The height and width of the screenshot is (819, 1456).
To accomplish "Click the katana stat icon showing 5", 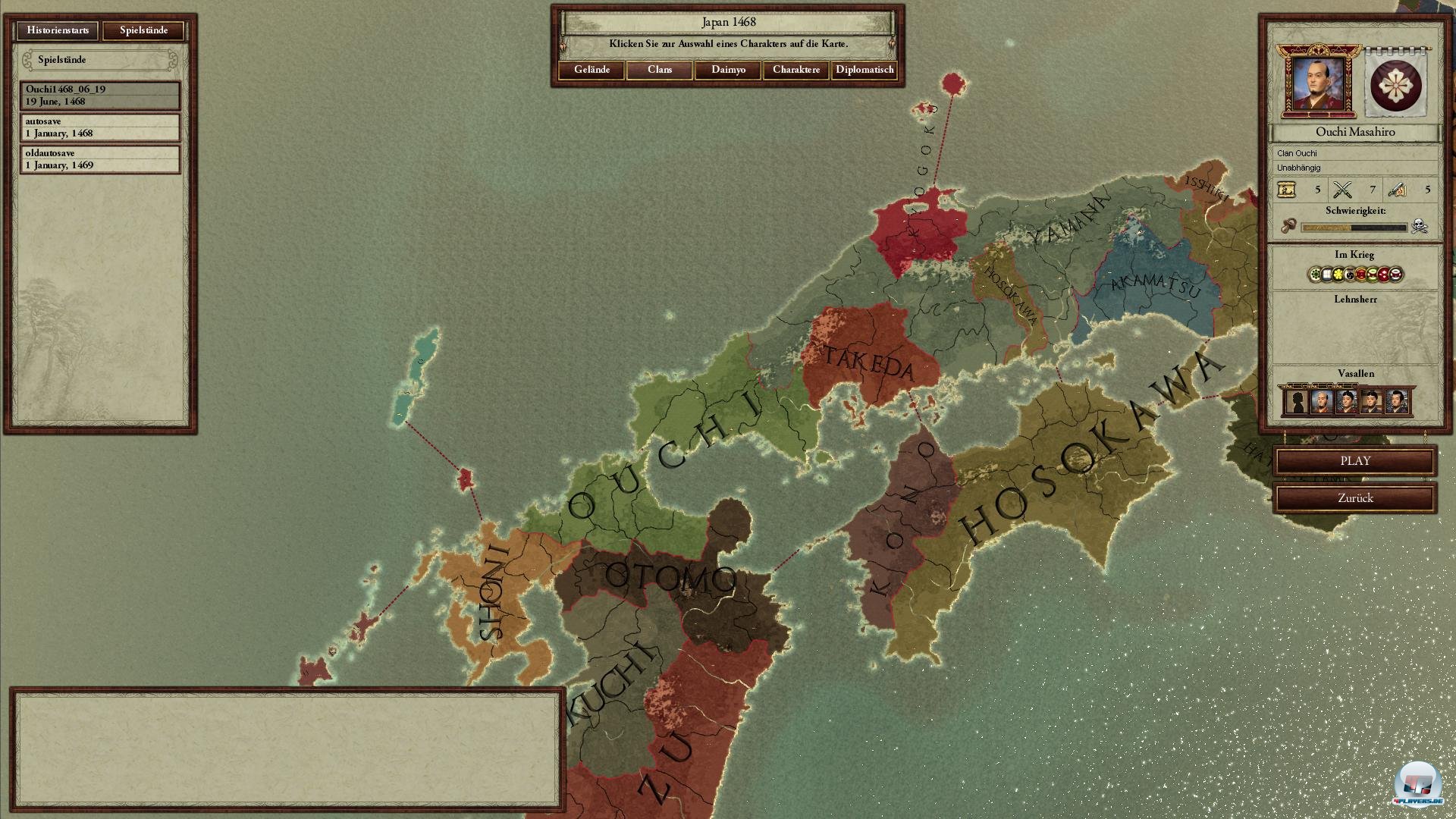I will (x=1398, y=190).
